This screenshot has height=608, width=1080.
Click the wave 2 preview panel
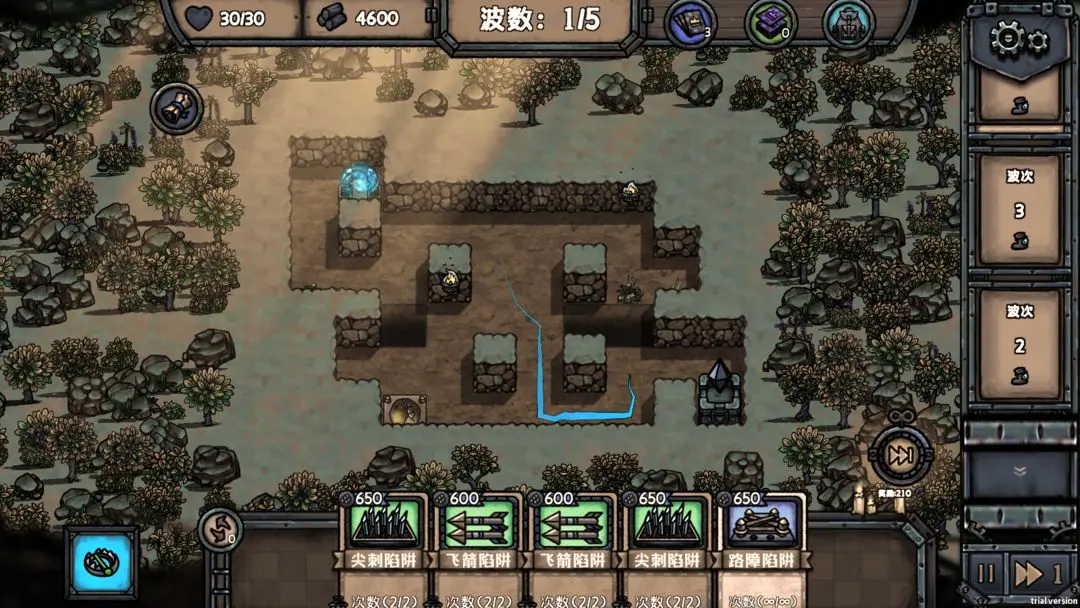(x=1019, y=346)
